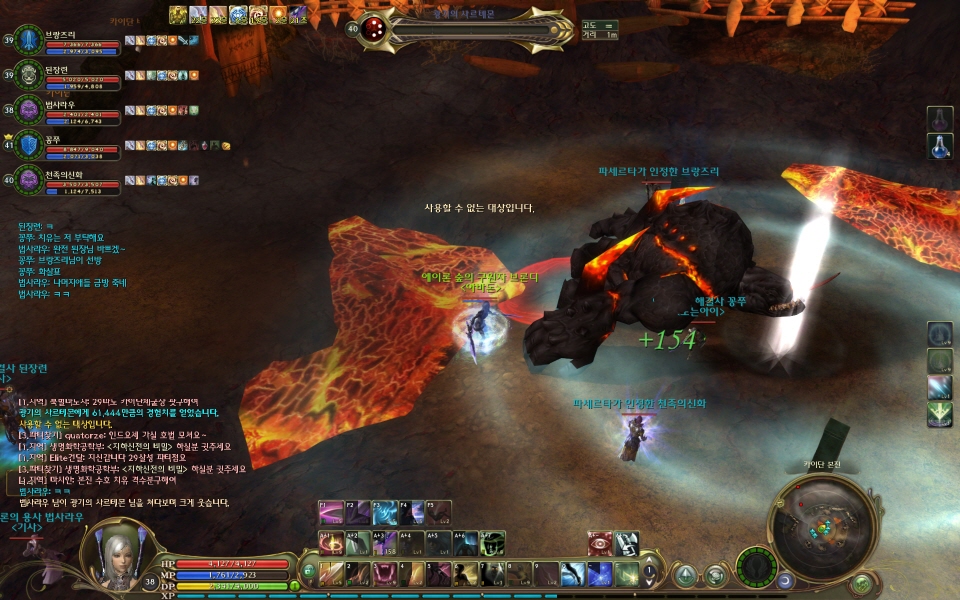Click the crescent moon button by the minimap
The width and height of the screenshot is (960, 600).
click(x=786, y=580)
